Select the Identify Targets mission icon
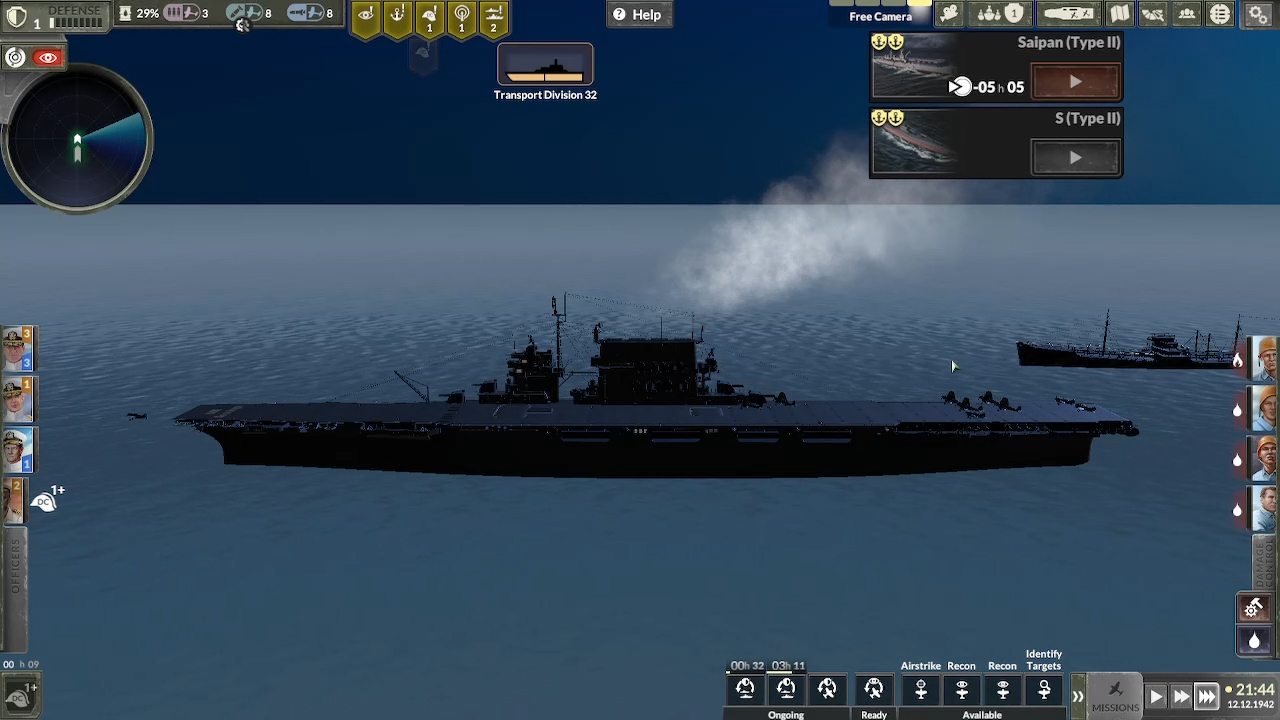This screenshot has height=720, width=1280. (x=1044, y=690)
